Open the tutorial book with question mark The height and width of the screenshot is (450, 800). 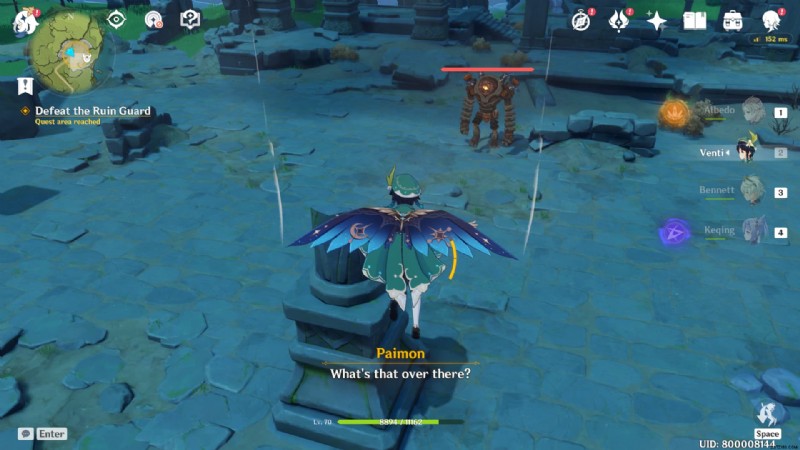coord(190,20)
